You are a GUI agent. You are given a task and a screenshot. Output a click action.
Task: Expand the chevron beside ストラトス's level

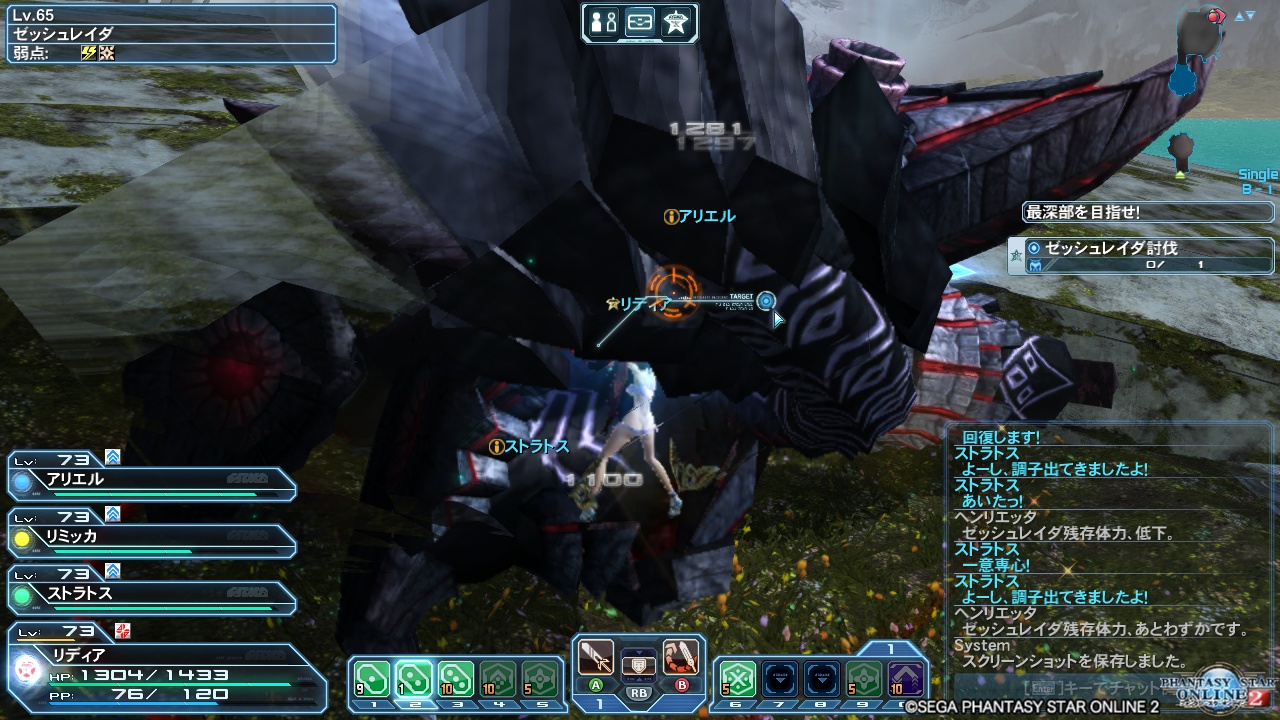[x=115, y=569]
